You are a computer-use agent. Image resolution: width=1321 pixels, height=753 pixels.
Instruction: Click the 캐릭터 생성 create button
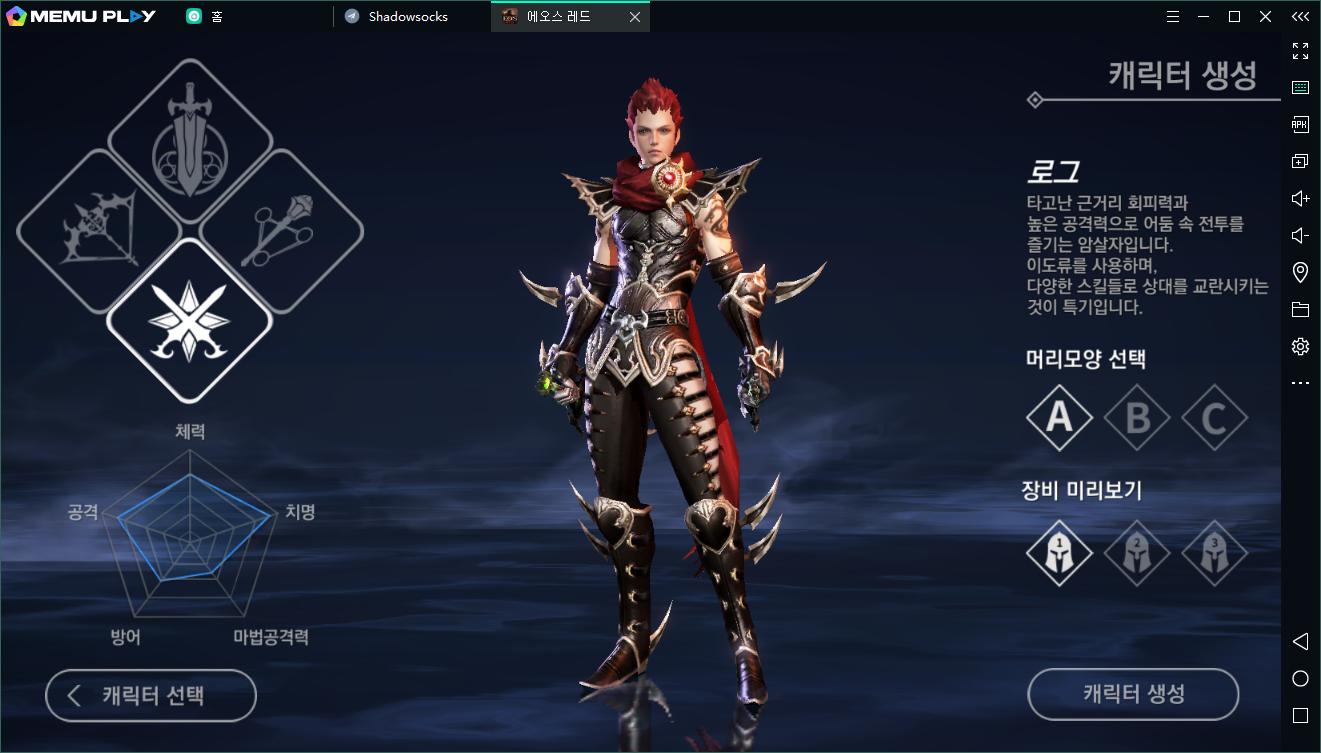(1133, 694)
